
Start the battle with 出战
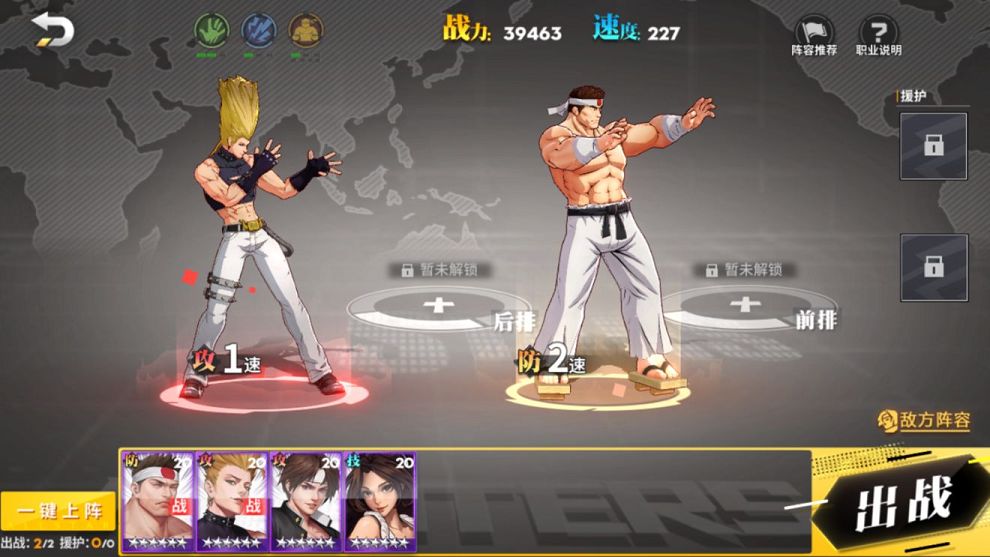[x=900, y=500]
